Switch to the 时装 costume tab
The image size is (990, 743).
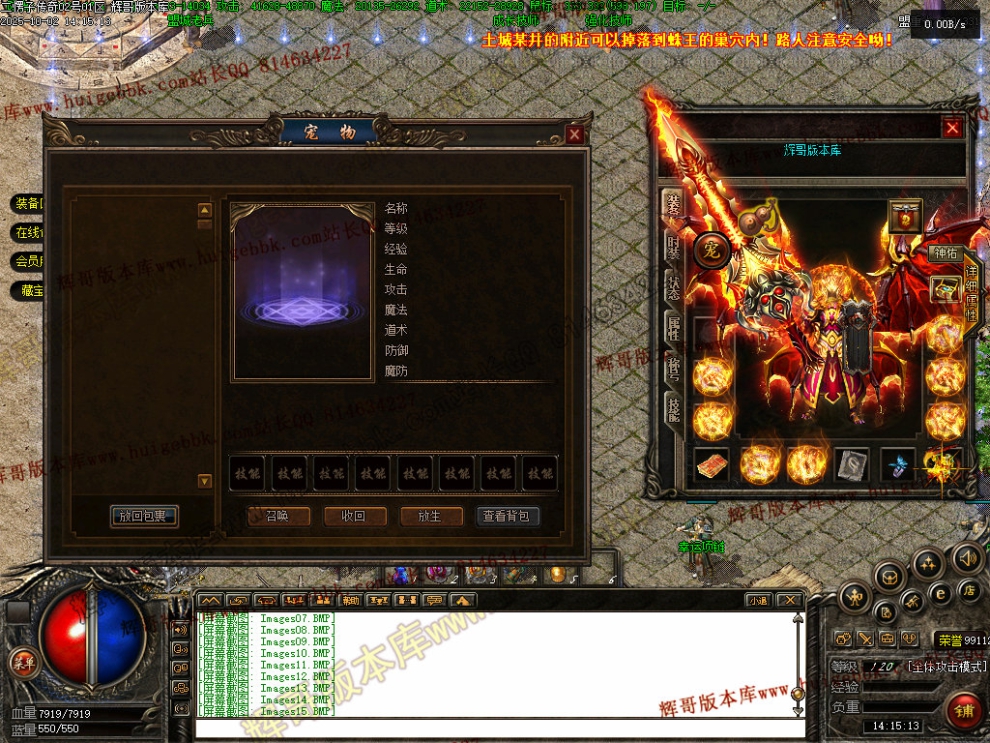point(673,248)
